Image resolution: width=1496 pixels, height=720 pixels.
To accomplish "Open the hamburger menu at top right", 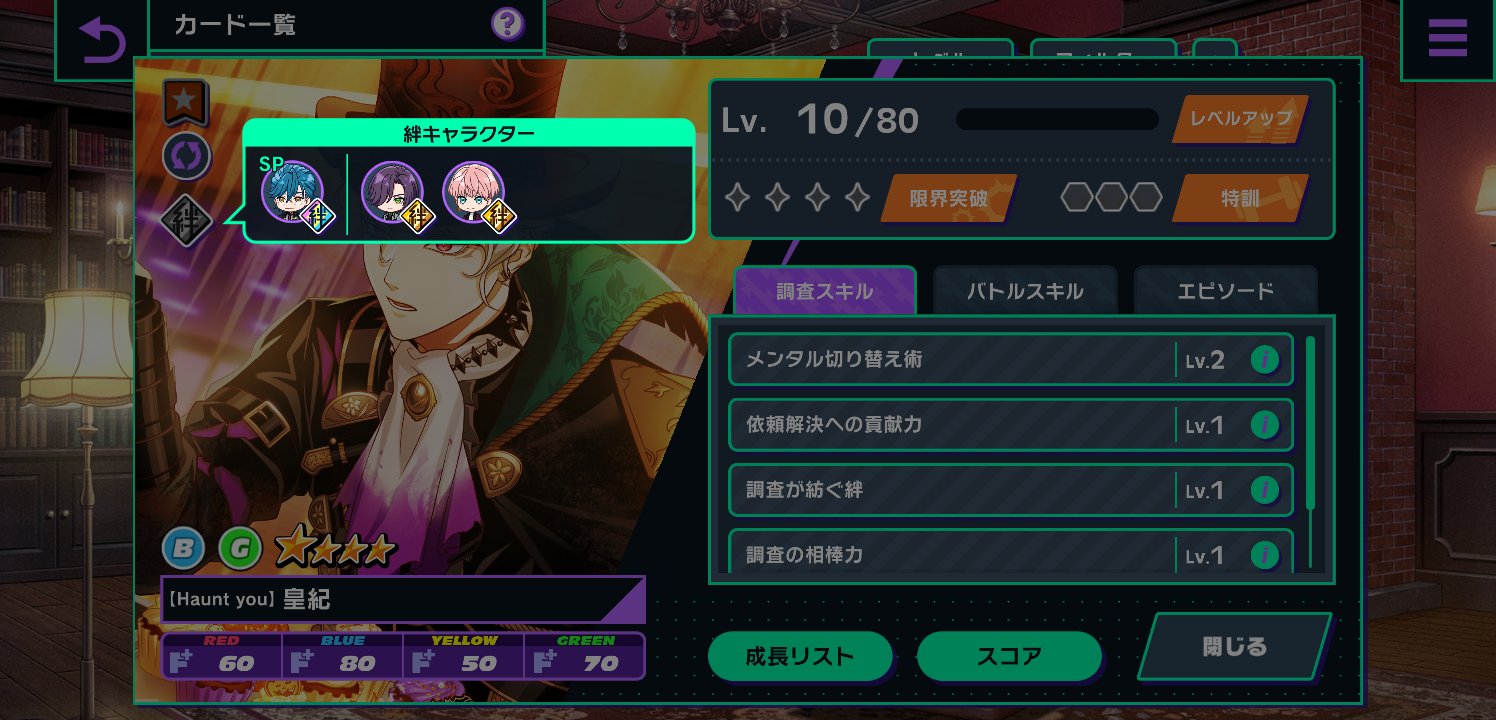I will click(1447, 38).
